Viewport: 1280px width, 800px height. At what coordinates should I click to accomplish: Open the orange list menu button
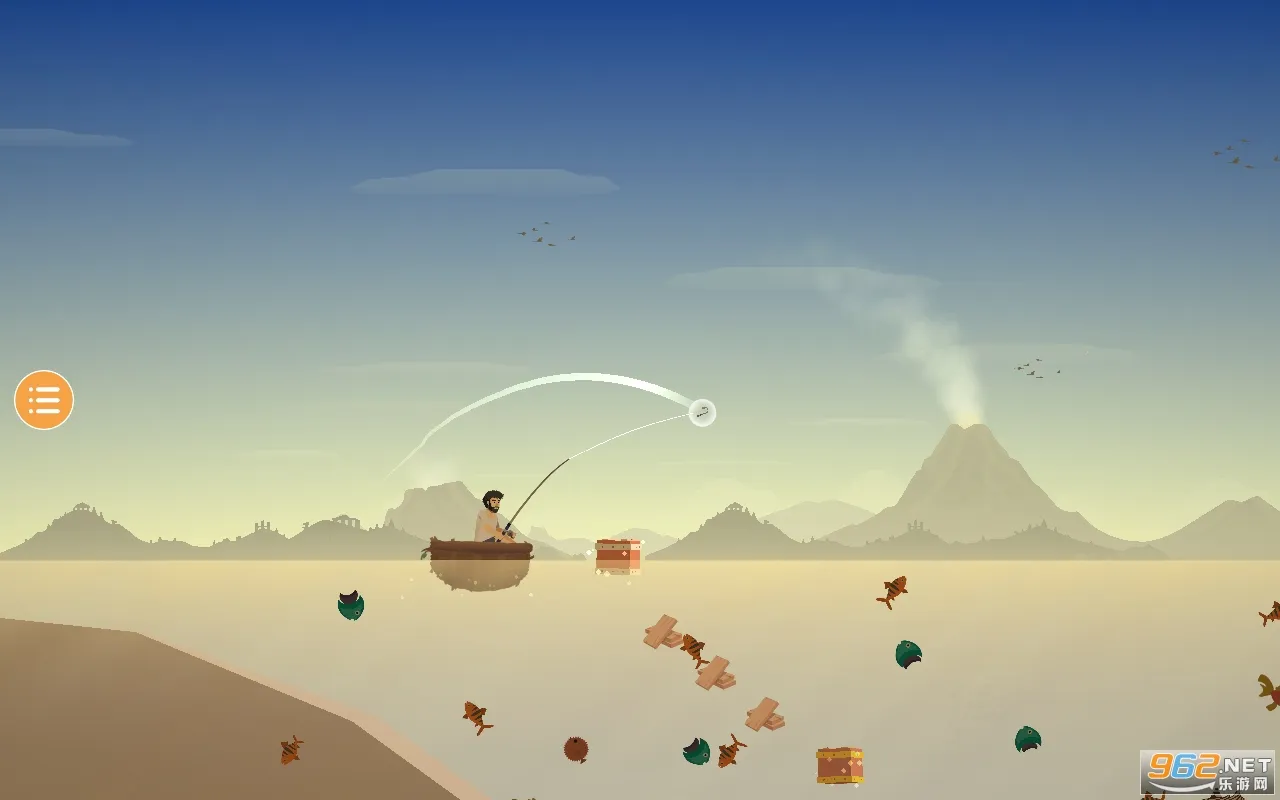[x=44, y=400]
